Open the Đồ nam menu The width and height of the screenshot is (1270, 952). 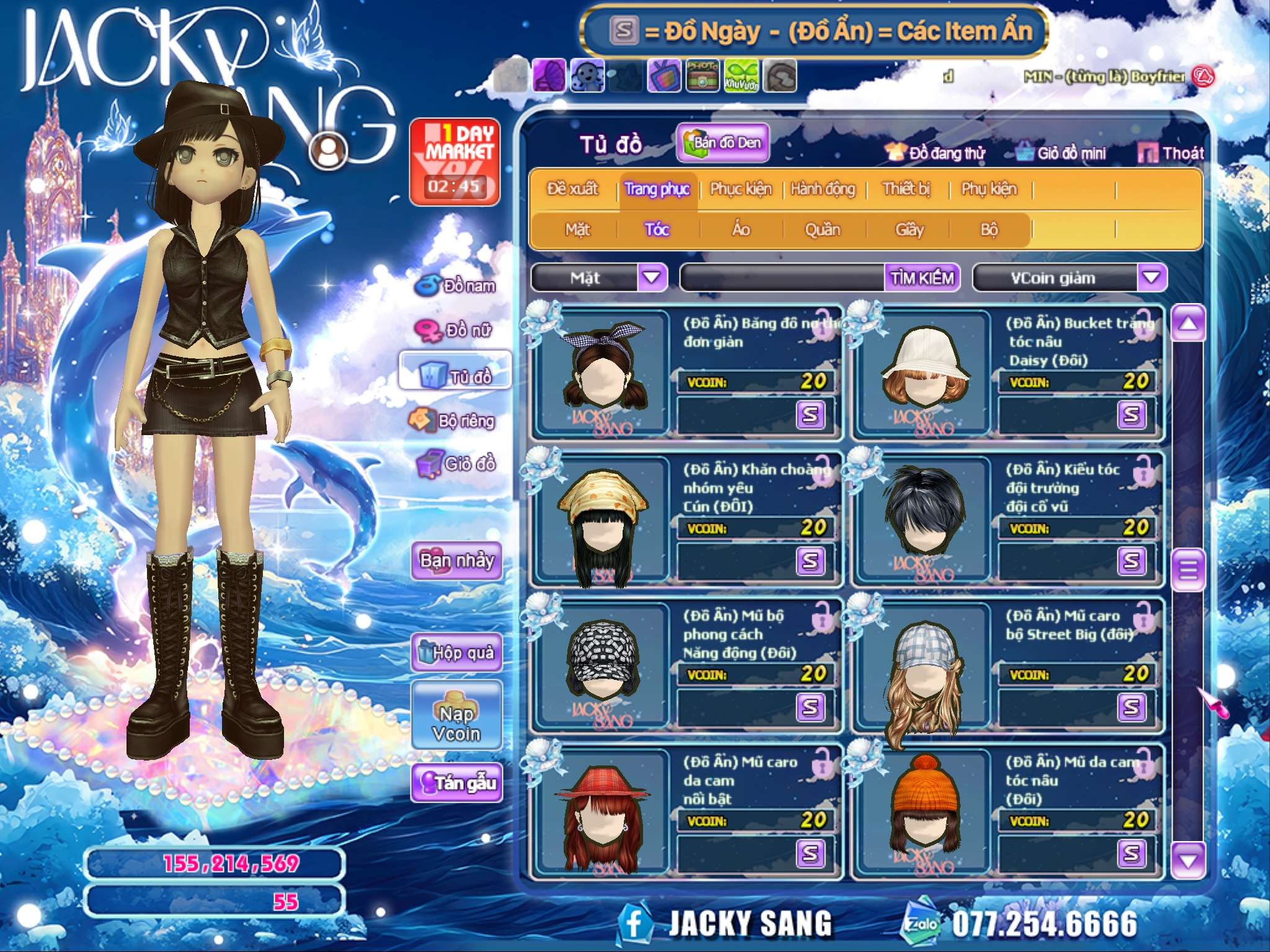(457, 286)
